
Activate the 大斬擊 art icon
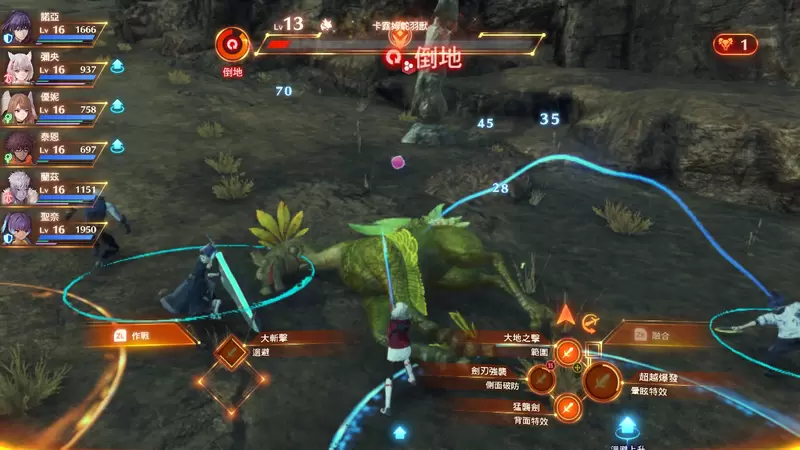click(233, 350)
